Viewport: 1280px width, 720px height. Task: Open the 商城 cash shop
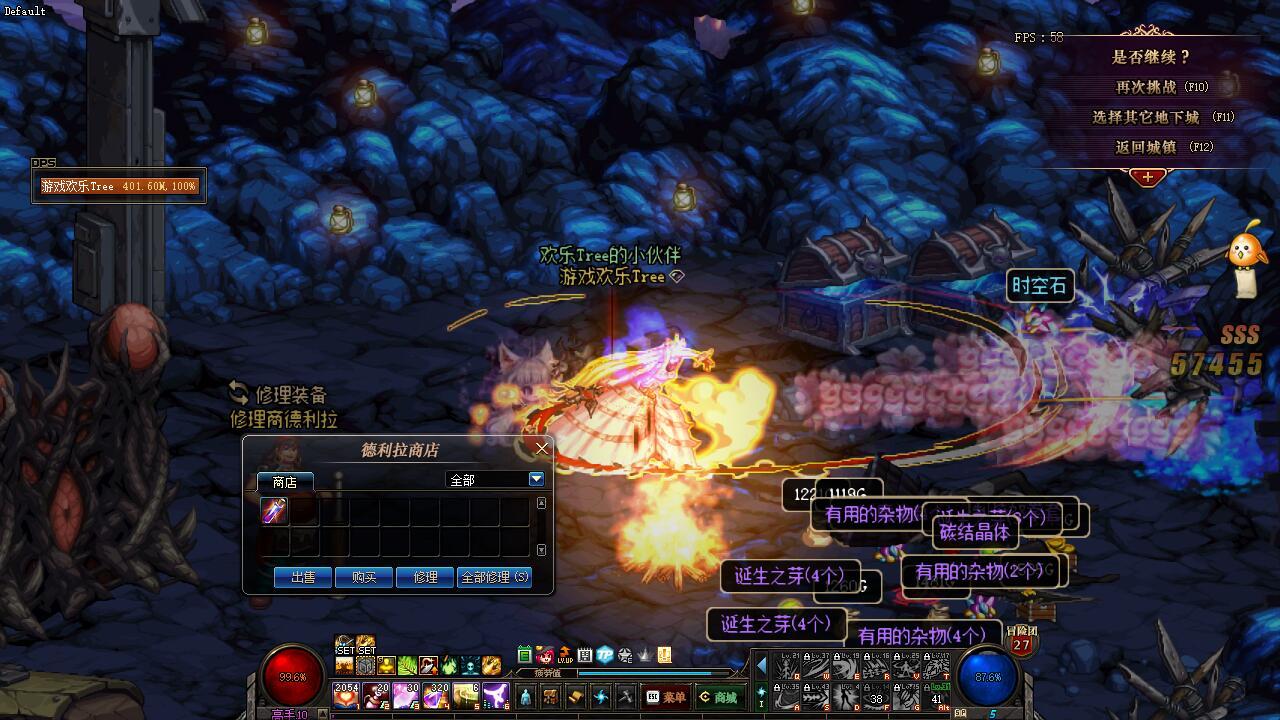click(720, 697)
